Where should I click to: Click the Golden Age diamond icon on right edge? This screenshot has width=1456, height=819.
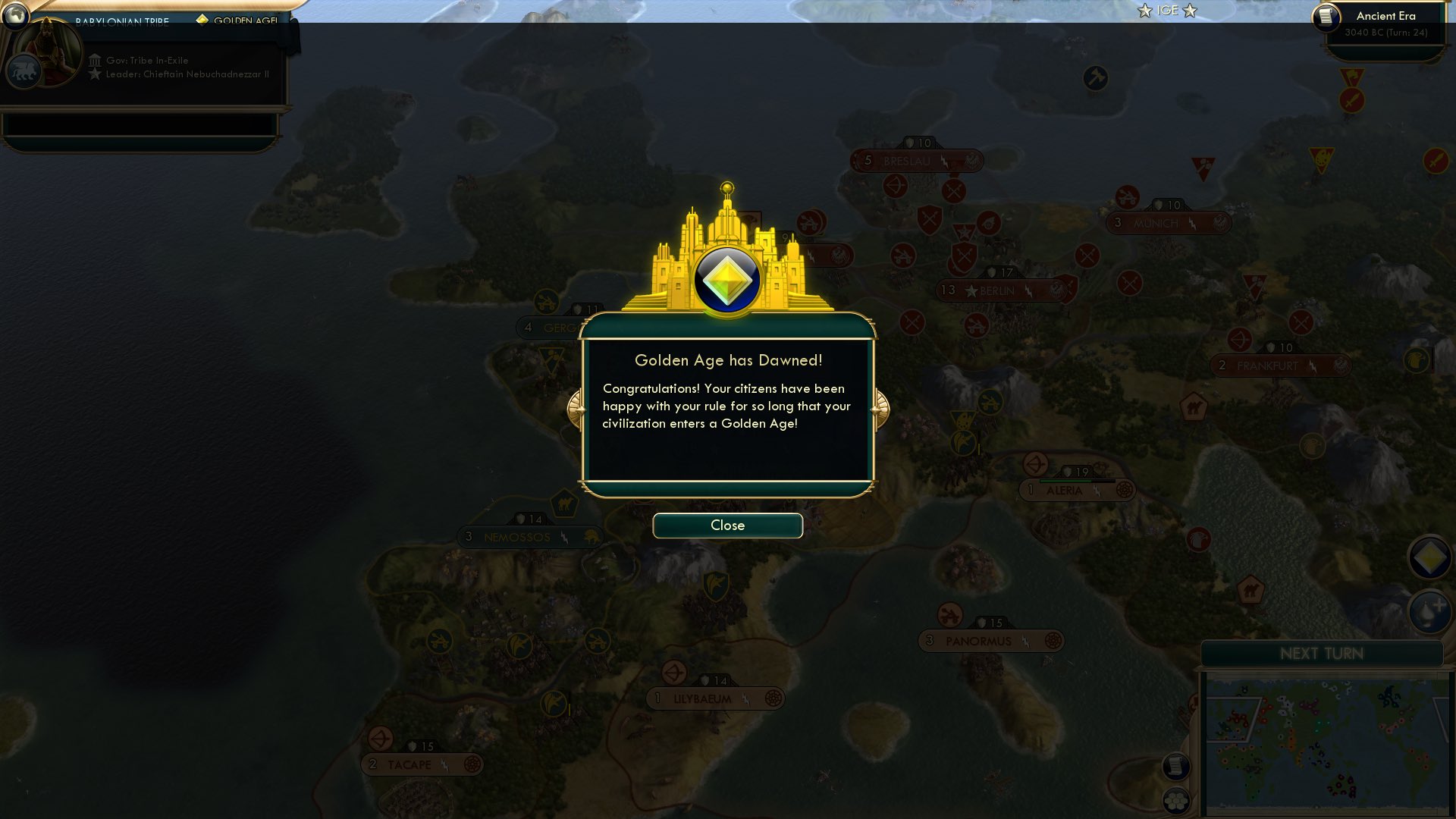pos(1429,557)
